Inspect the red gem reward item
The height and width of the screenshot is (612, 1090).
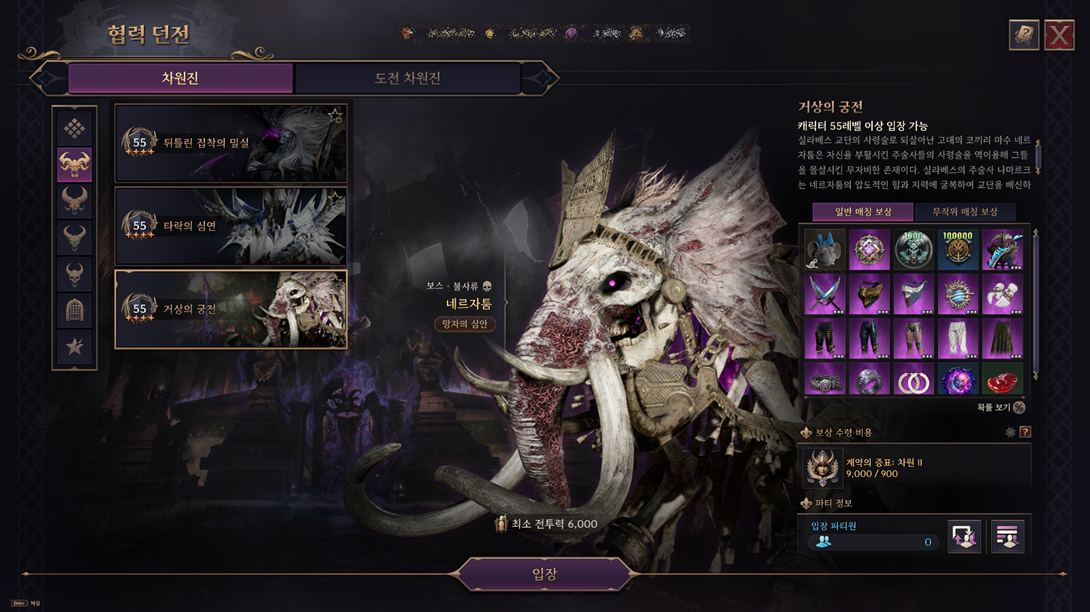pyautogui.click(x=1002, y=380)
